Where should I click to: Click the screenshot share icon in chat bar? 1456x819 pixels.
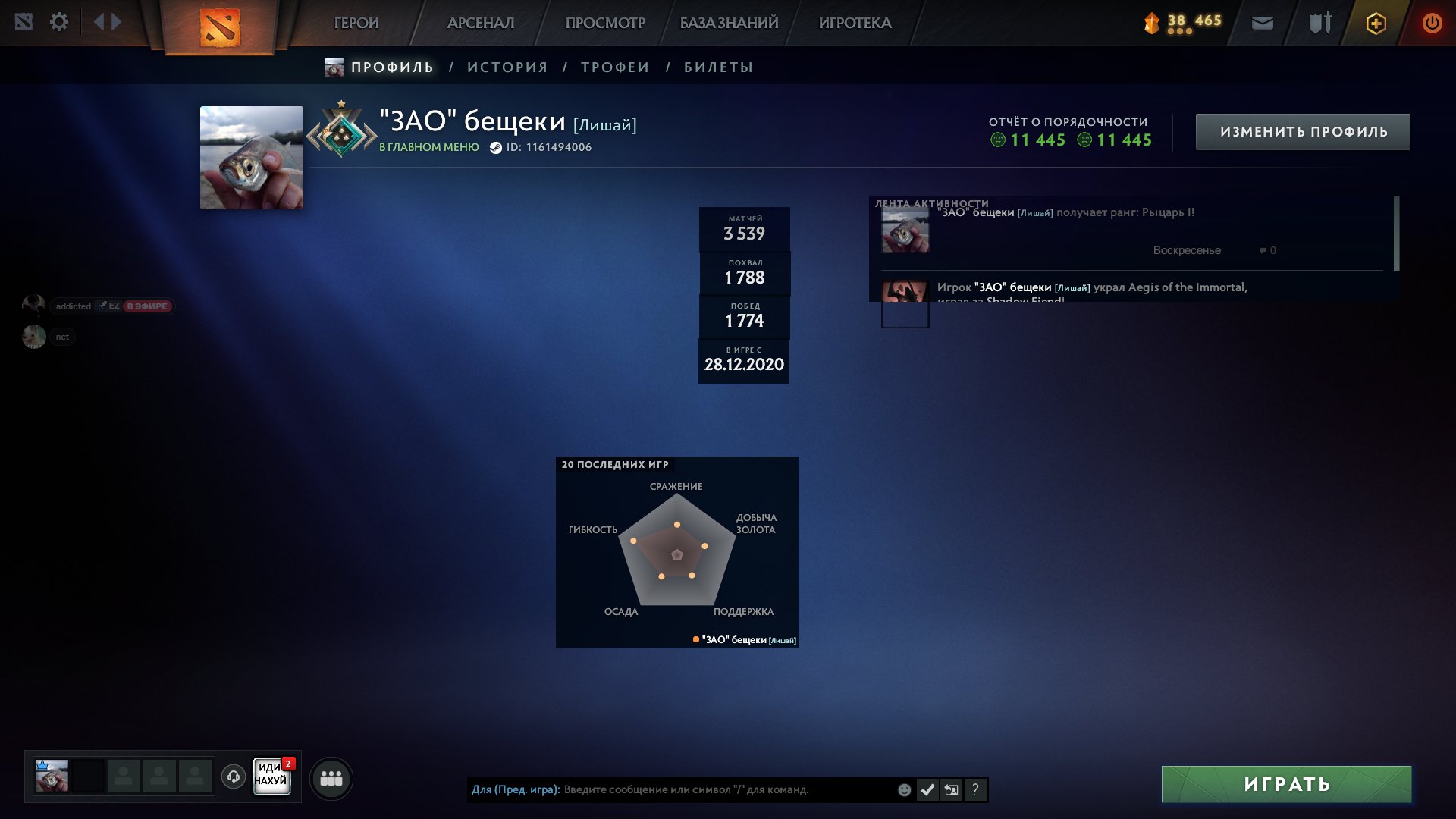click(x=952, y=790)
